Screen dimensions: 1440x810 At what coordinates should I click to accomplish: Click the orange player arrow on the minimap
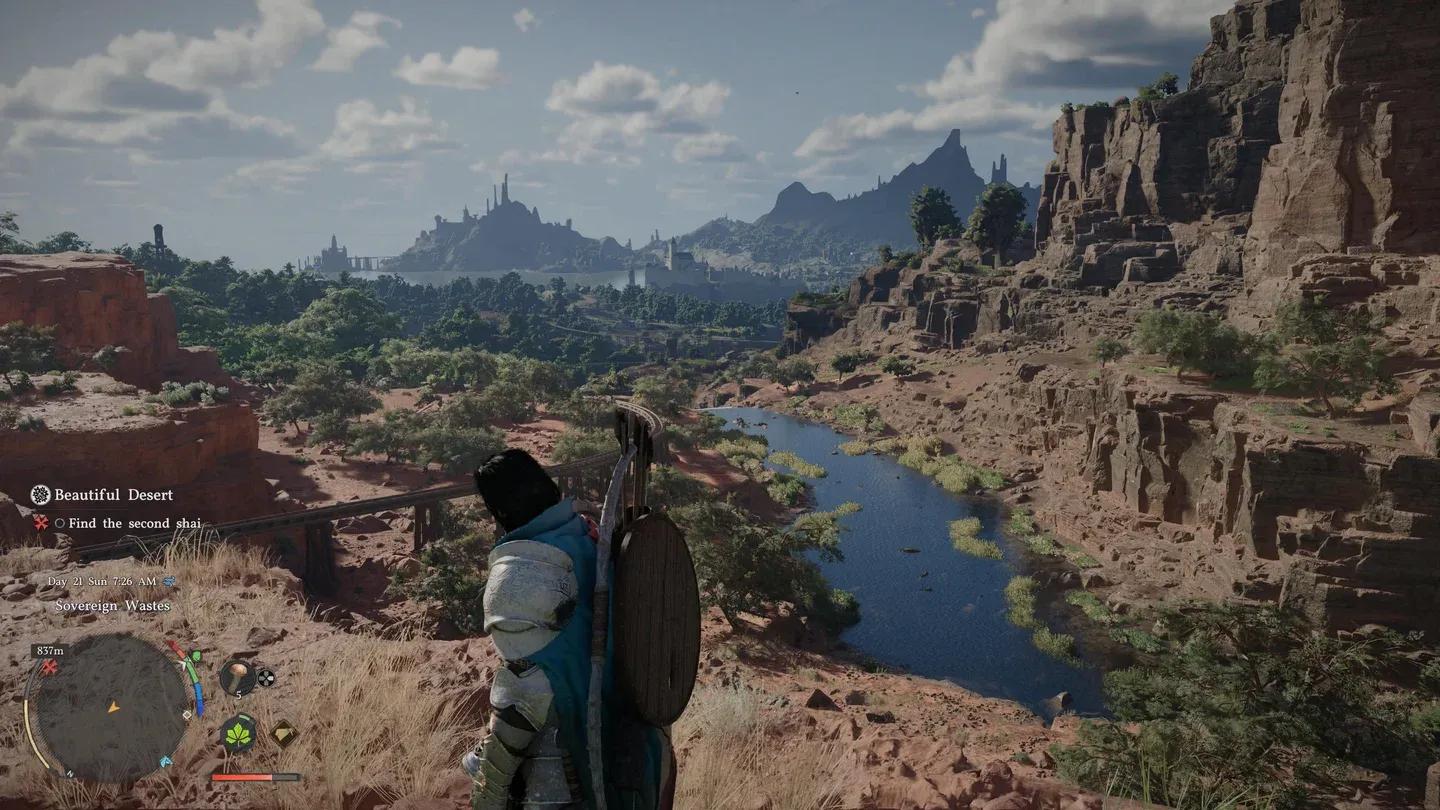(x=113, y=709)
